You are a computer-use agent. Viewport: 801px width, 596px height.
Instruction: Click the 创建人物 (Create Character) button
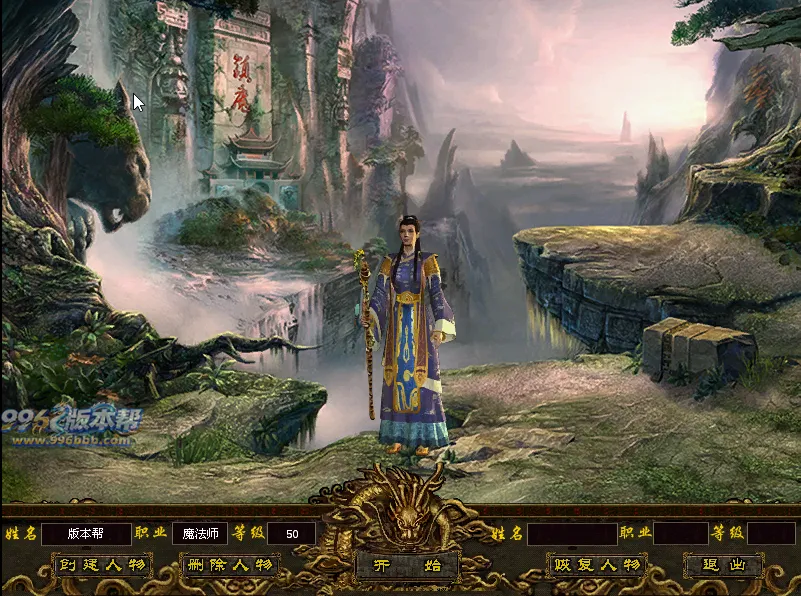click(x=102, y=566)
